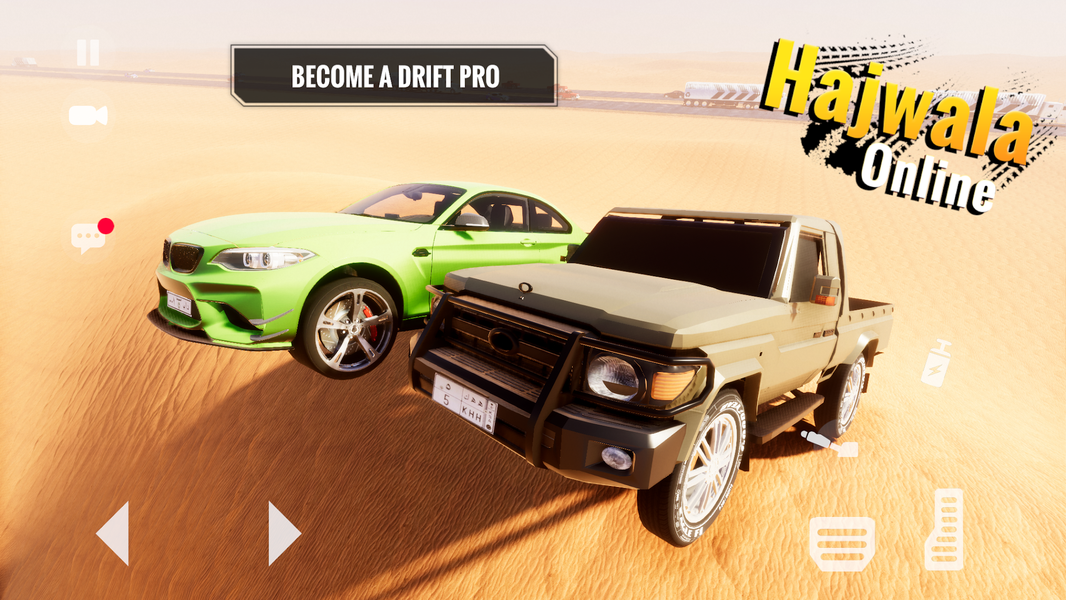This screenshot has height=600, width=1066.
Task: Tap the wide brake pedal
Action: (841, 543)
